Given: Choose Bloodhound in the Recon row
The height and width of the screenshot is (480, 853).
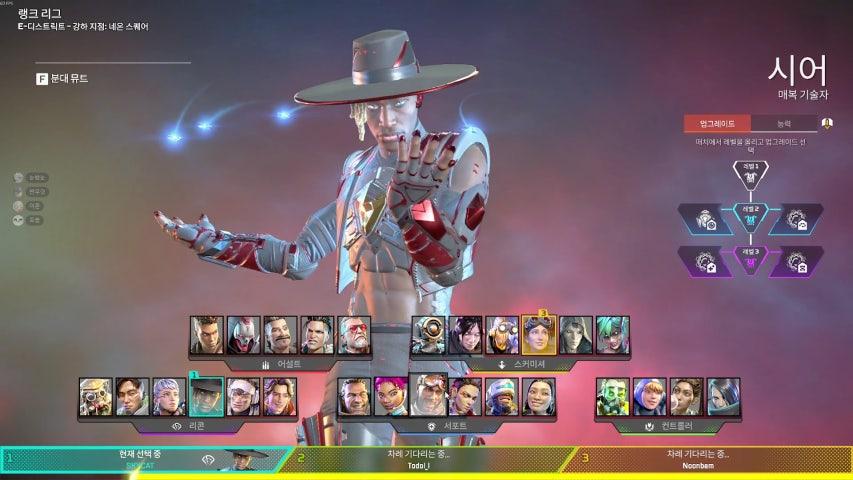Looking at the screenshot, I should pos(96,396).
